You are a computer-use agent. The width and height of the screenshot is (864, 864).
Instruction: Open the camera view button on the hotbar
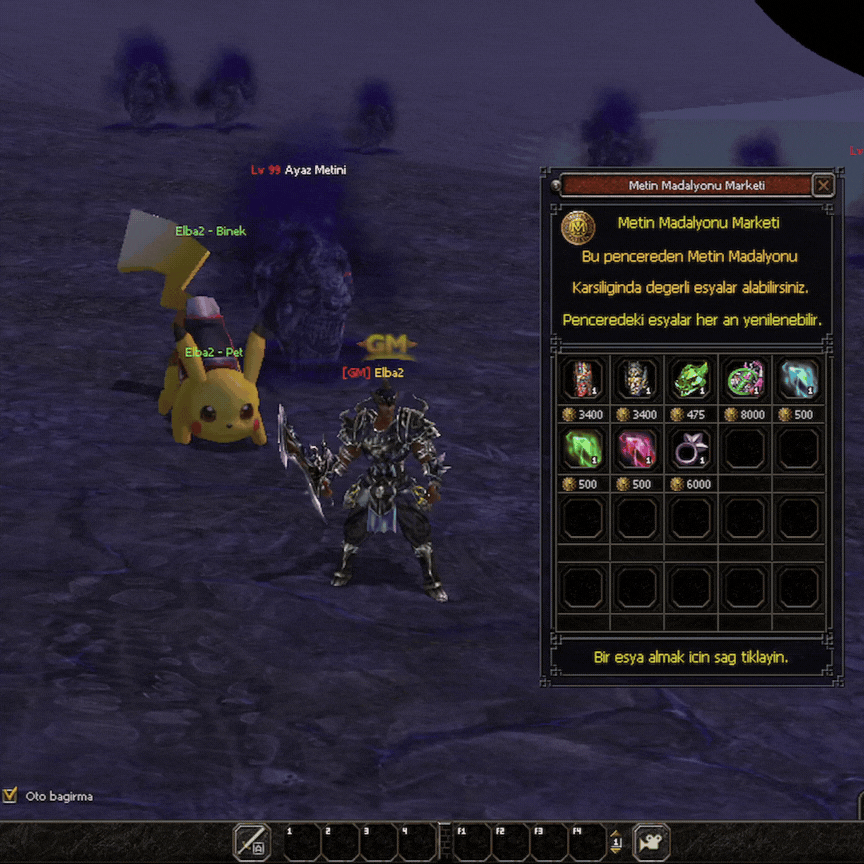(652, 842)
